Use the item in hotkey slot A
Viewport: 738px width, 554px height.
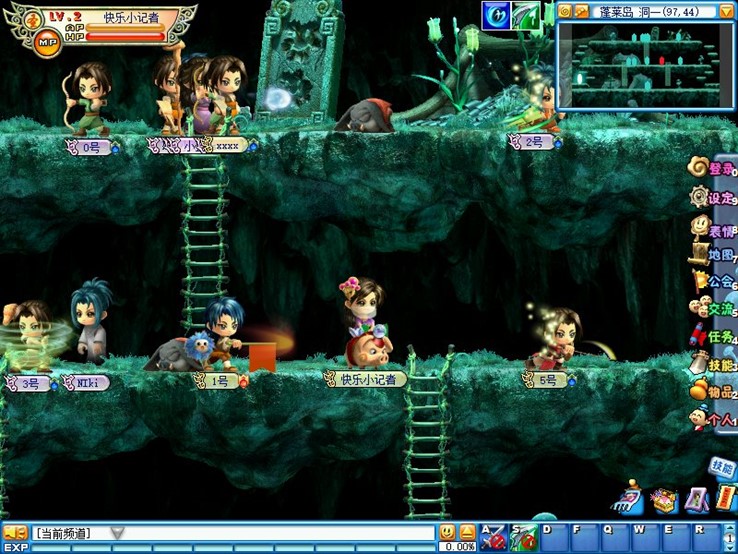pos(492,537)
